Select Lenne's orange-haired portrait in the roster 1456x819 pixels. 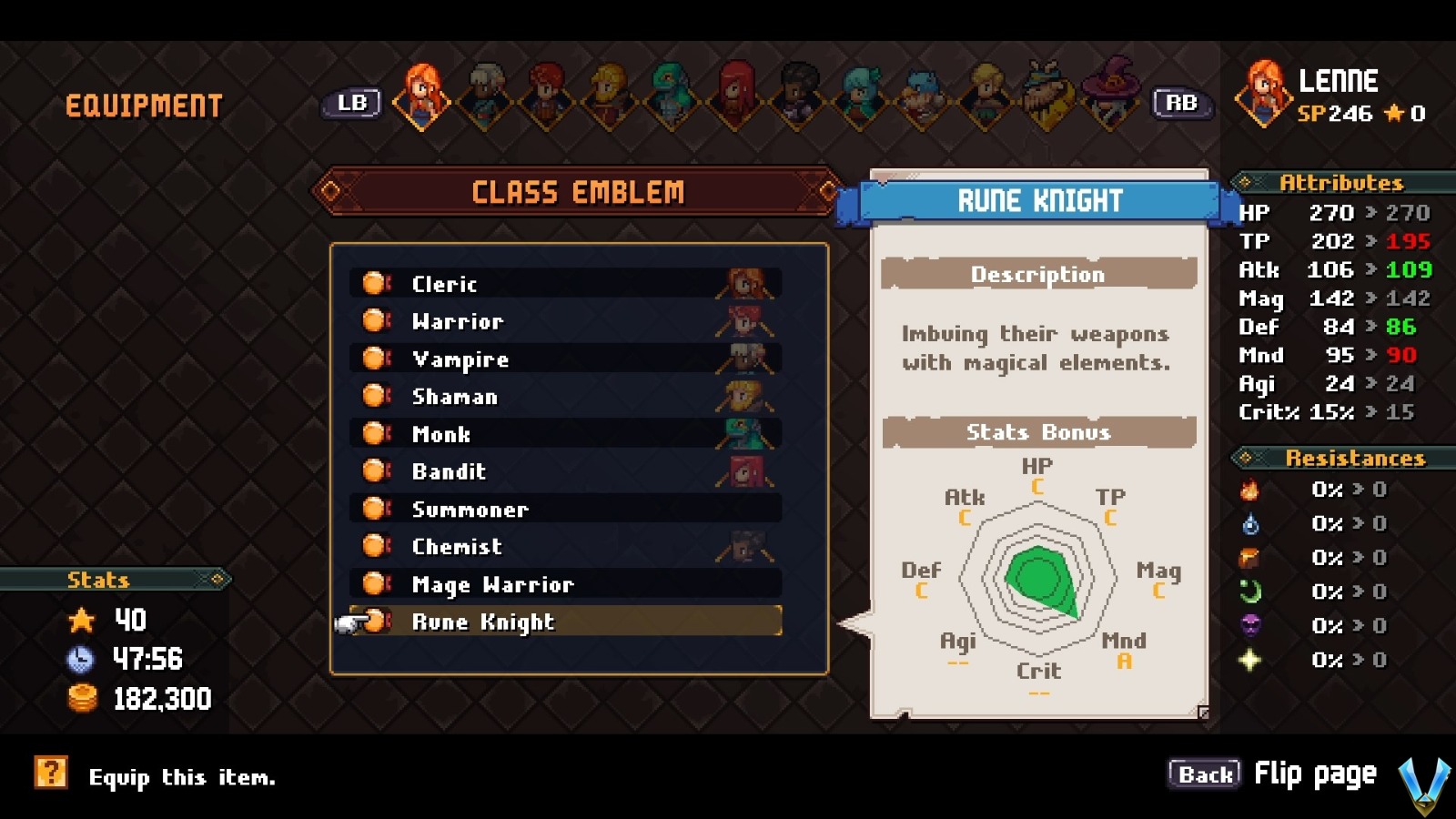coord(421,94)
